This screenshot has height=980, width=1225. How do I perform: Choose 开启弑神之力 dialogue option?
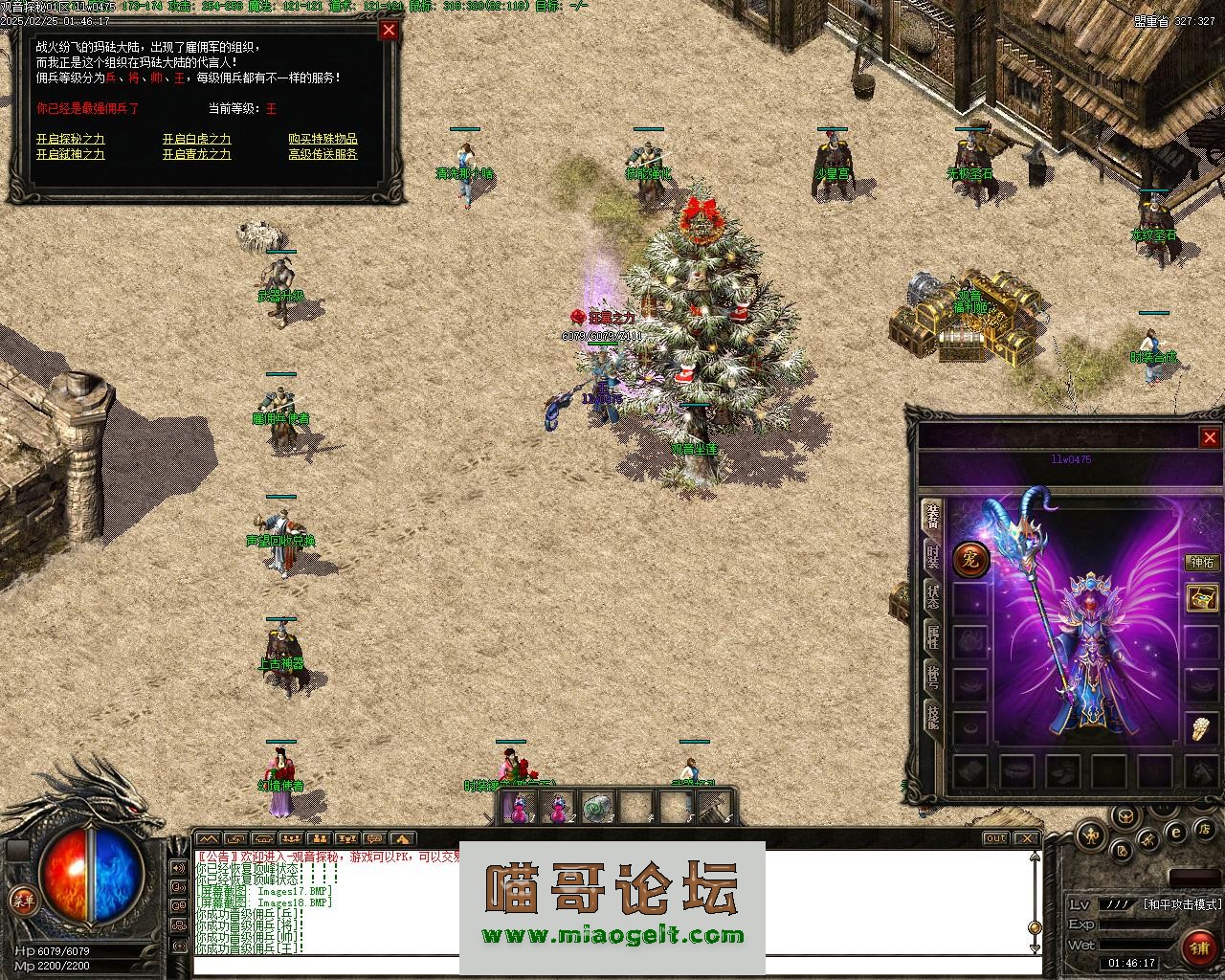pos(70,154)
